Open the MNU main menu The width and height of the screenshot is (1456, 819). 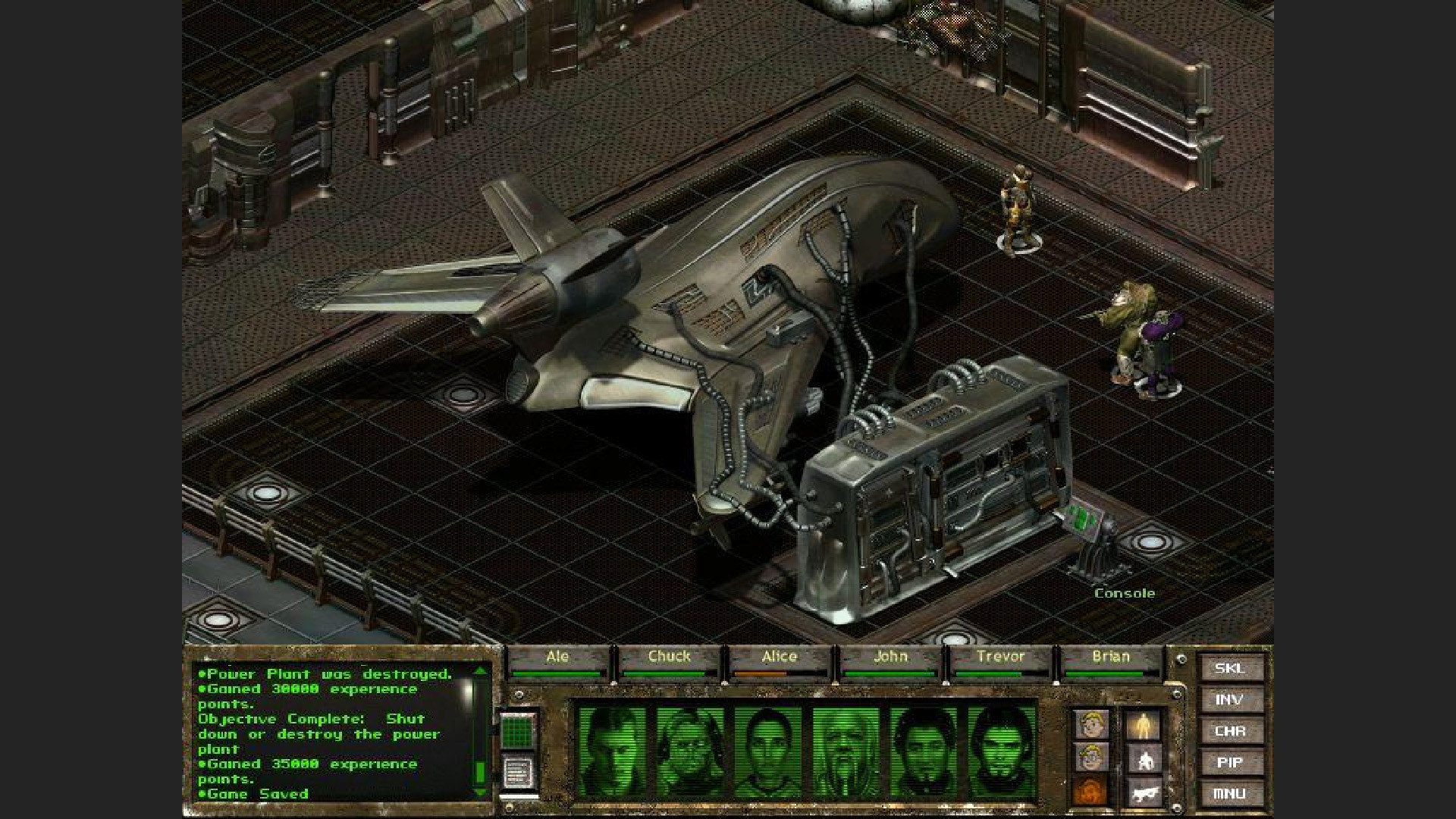(x=1228, y=792)
